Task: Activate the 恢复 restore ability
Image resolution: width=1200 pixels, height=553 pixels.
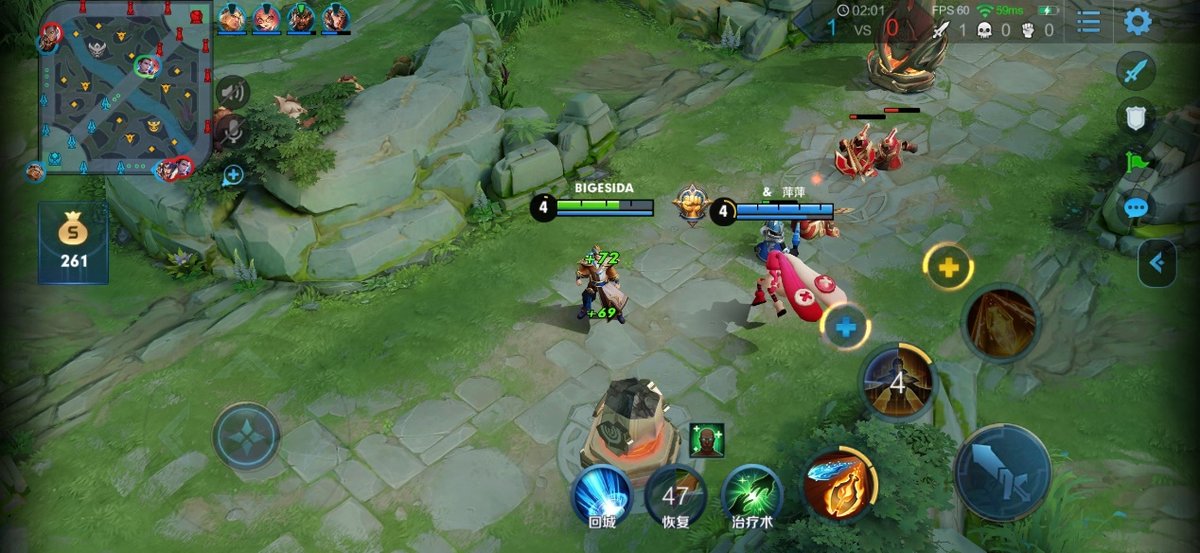Action: [x=675, y=494]
